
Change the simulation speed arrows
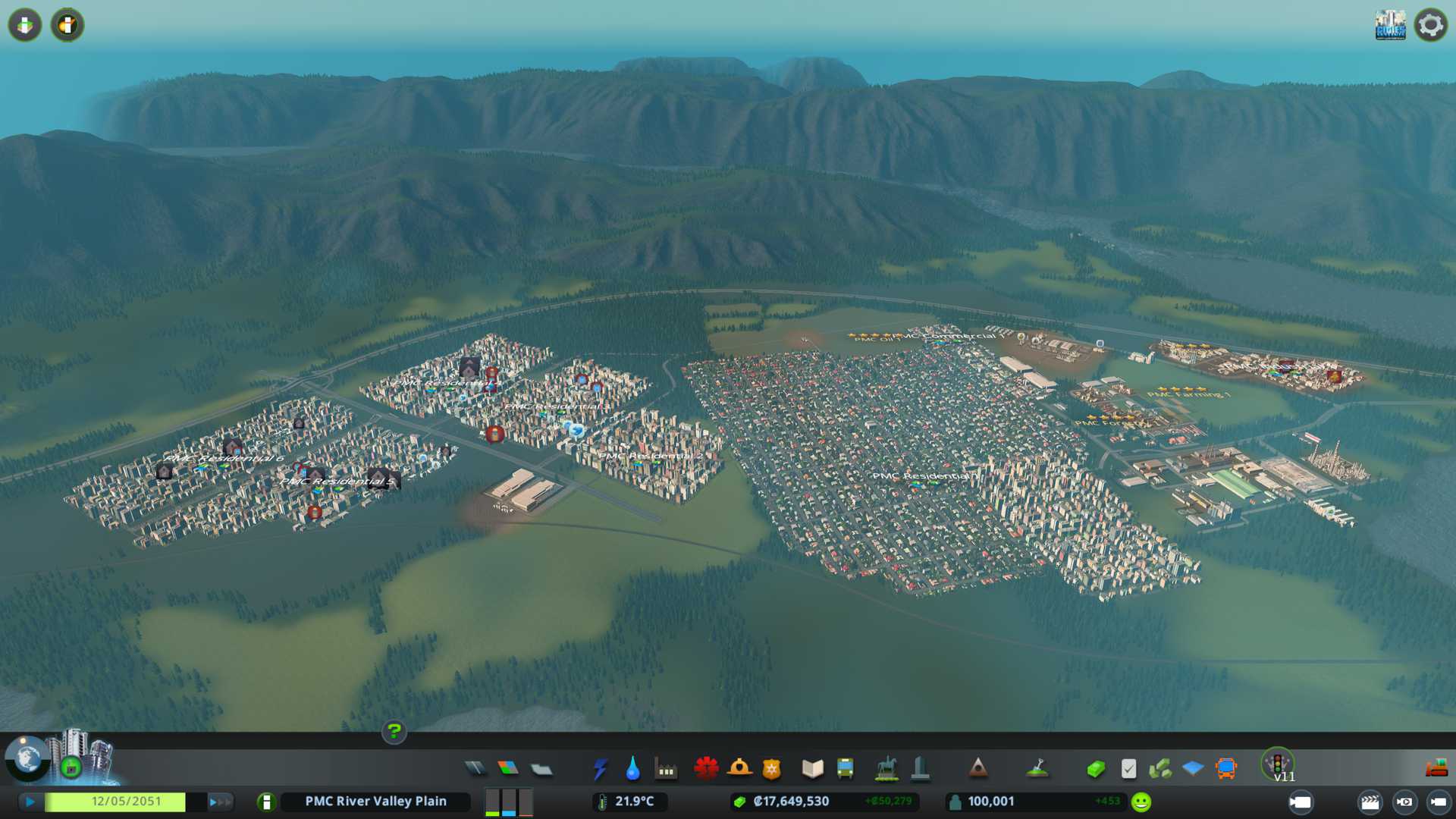pos(220,802)
